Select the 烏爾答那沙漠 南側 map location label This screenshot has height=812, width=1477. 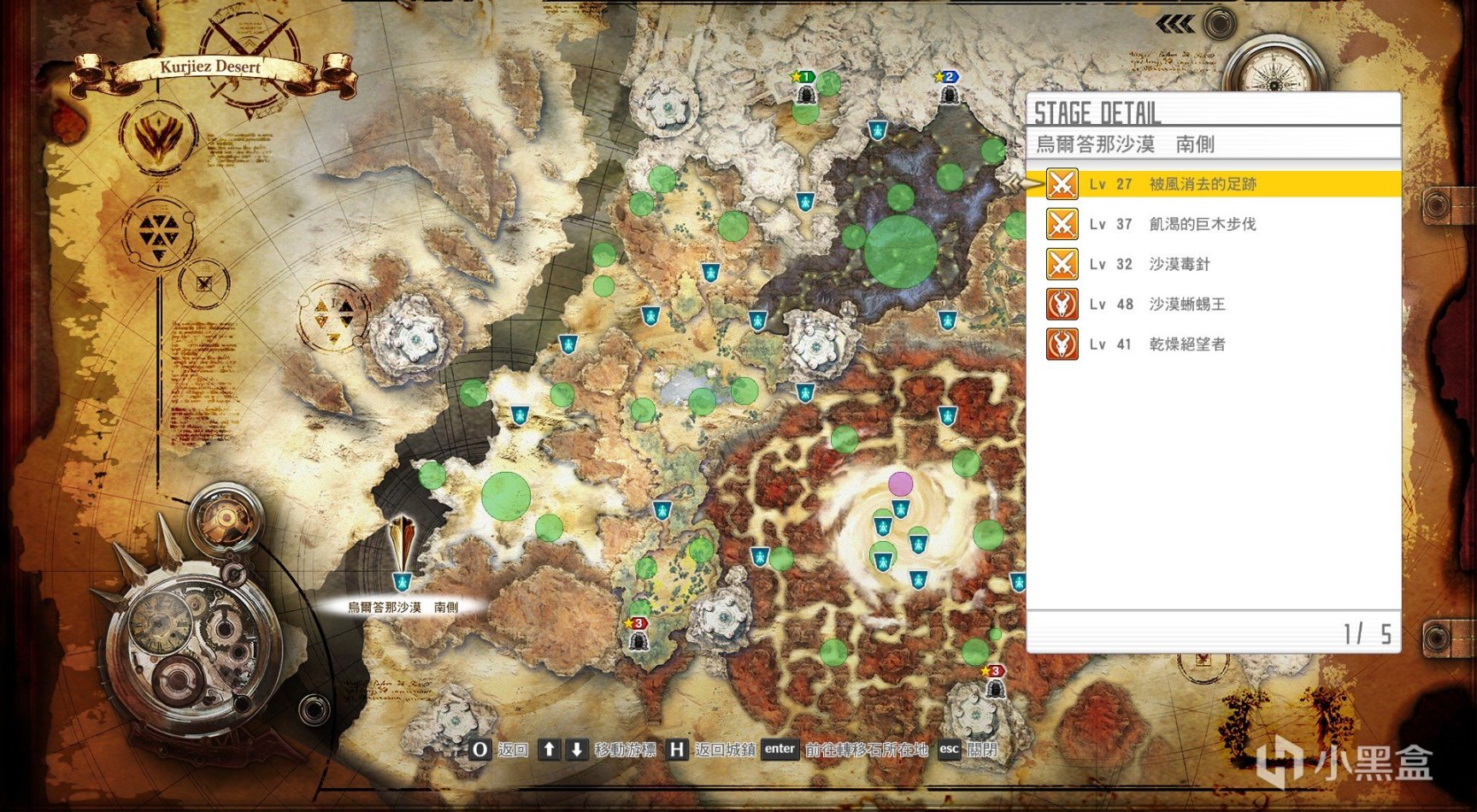pos(403,607)
